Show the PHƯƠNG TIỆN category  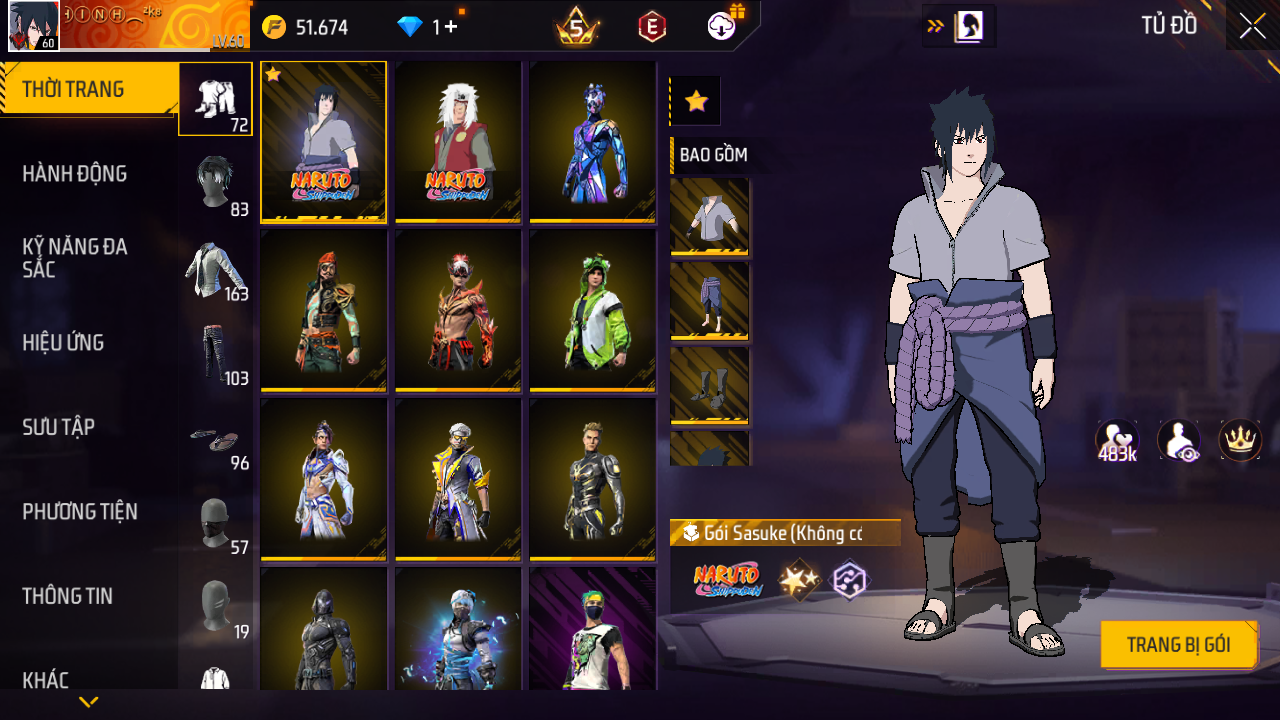(x=80, y=512)
